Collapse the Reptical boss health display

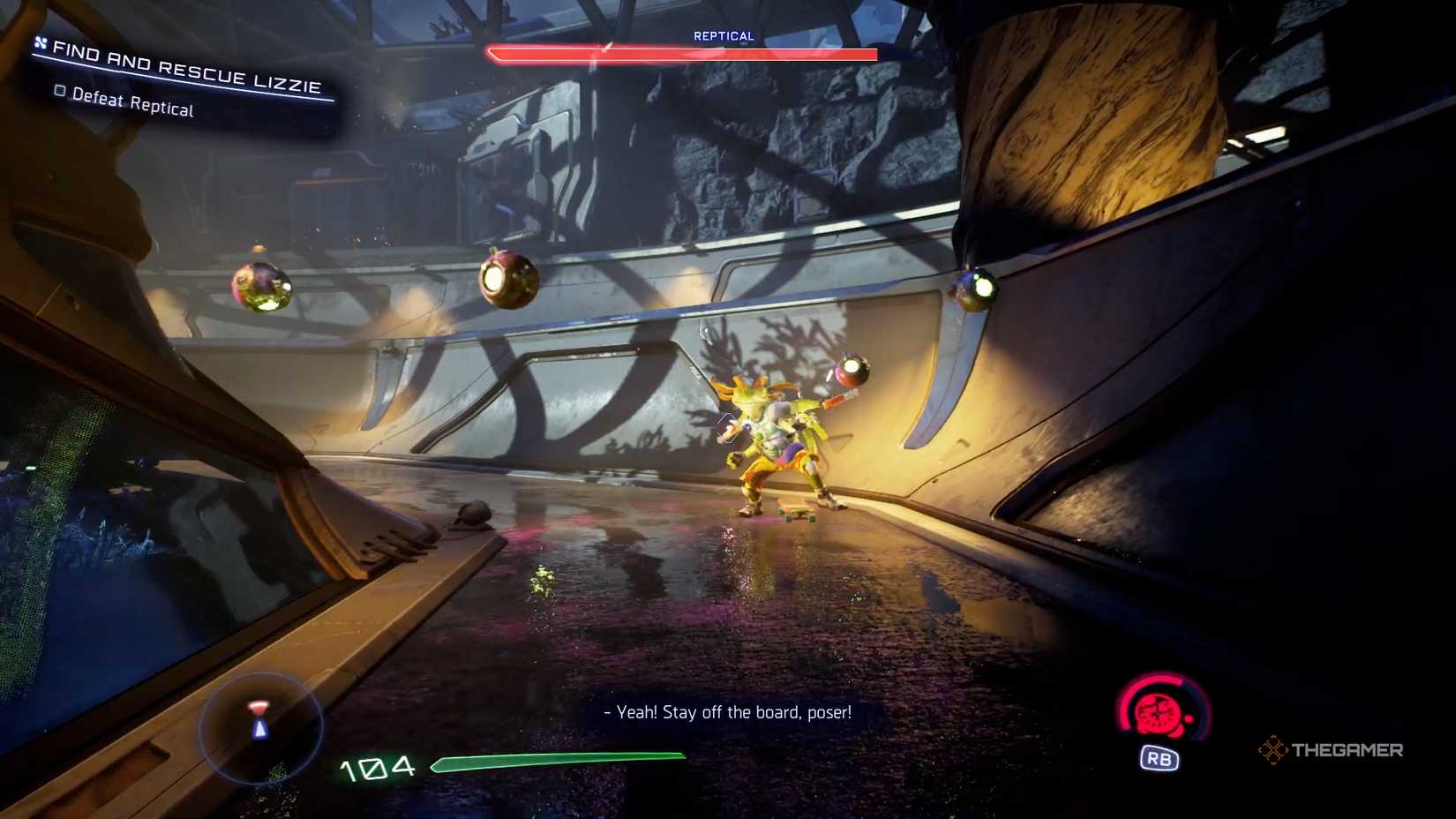(684, 55)
